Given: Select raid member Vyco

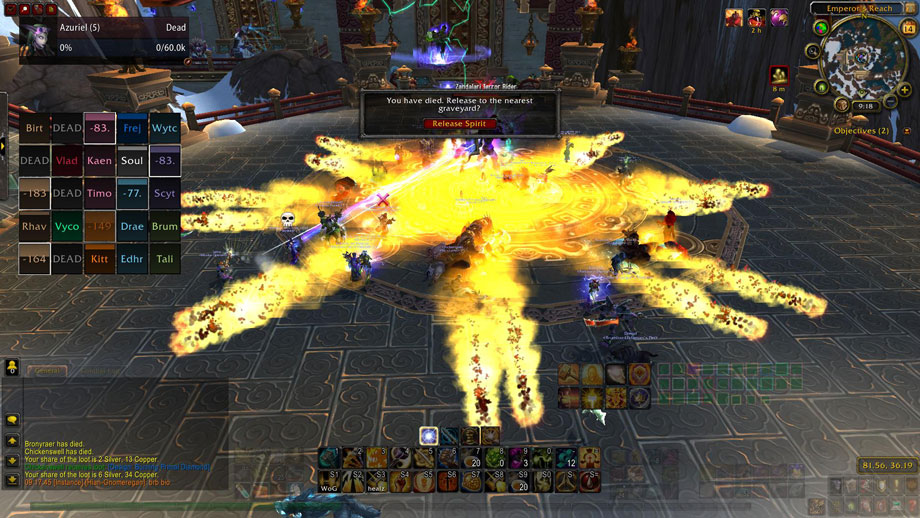Looking at the screenshot, I should click(67, 226).
